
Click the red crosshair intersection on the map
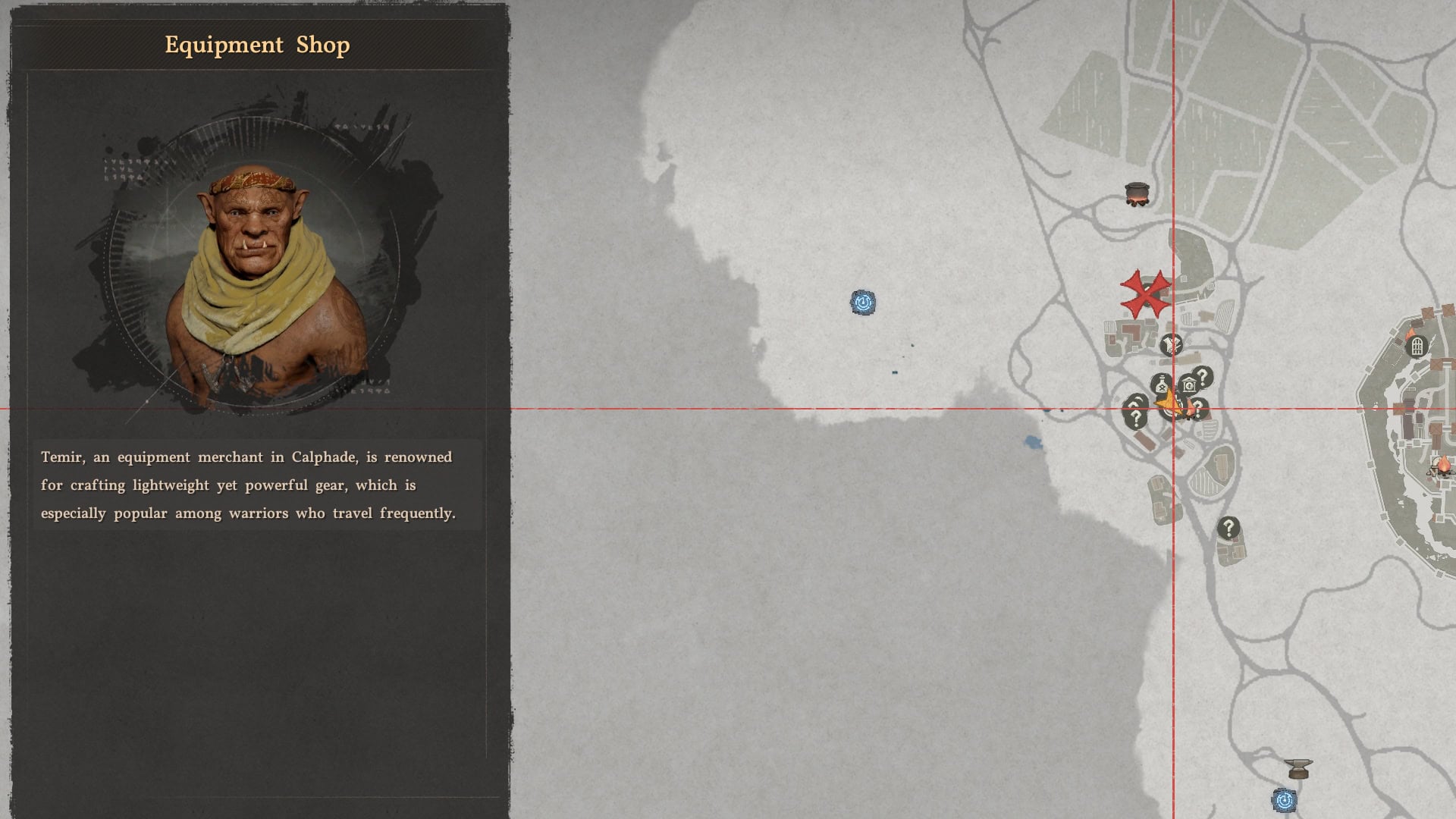point(1174,409)
